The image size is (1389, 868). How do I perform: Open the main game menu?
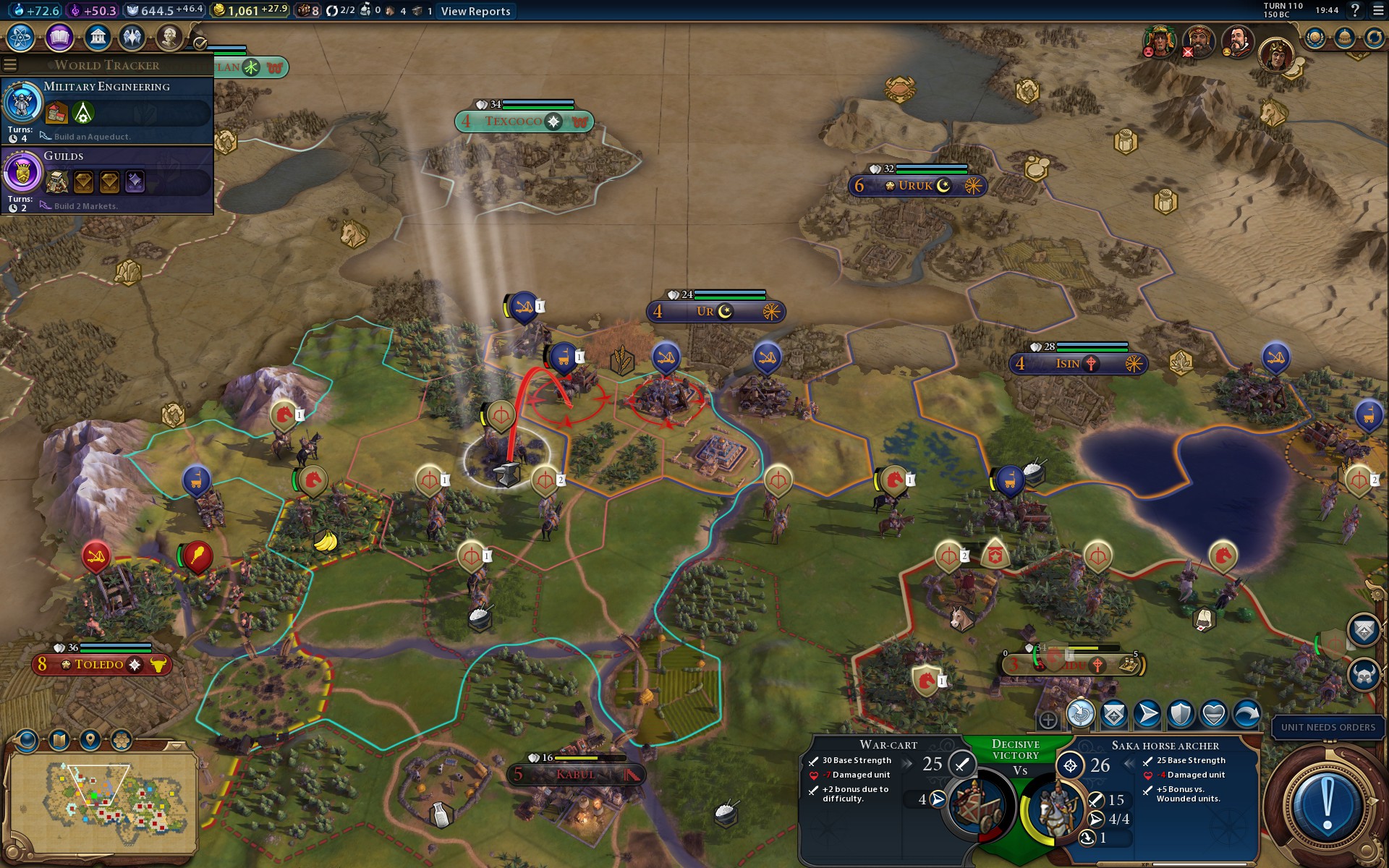[x=1378, y=10]
